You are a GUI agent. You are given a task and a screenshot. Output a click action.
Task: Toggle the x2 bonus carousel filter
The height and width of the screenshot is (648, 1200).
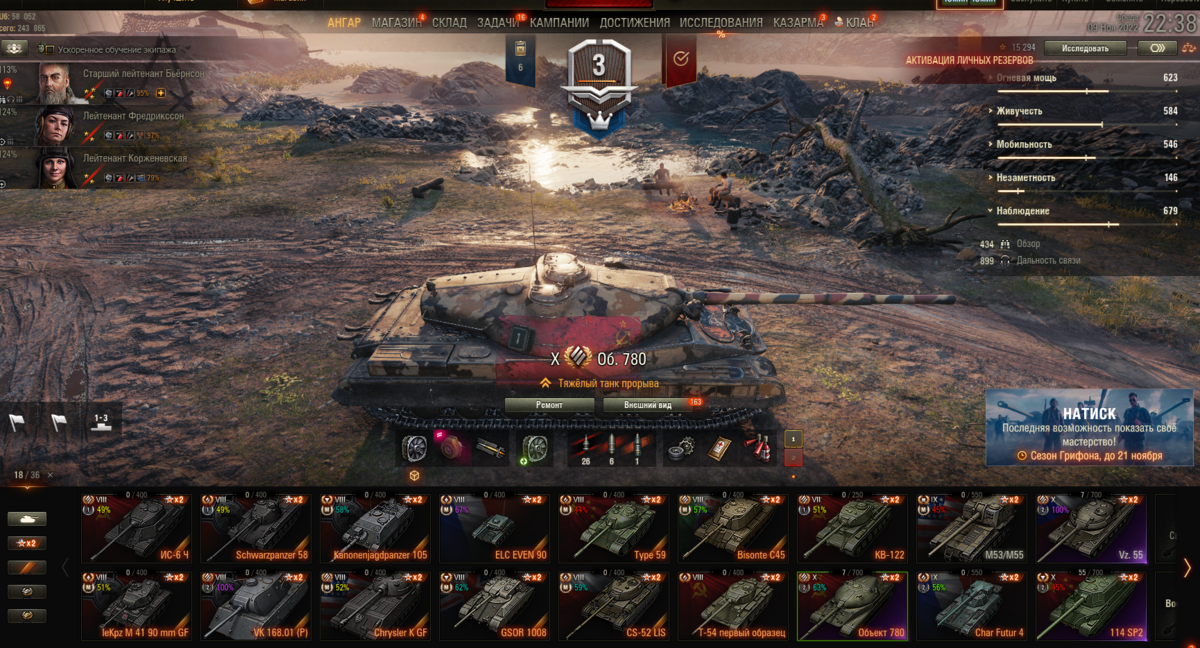point(27,543)
